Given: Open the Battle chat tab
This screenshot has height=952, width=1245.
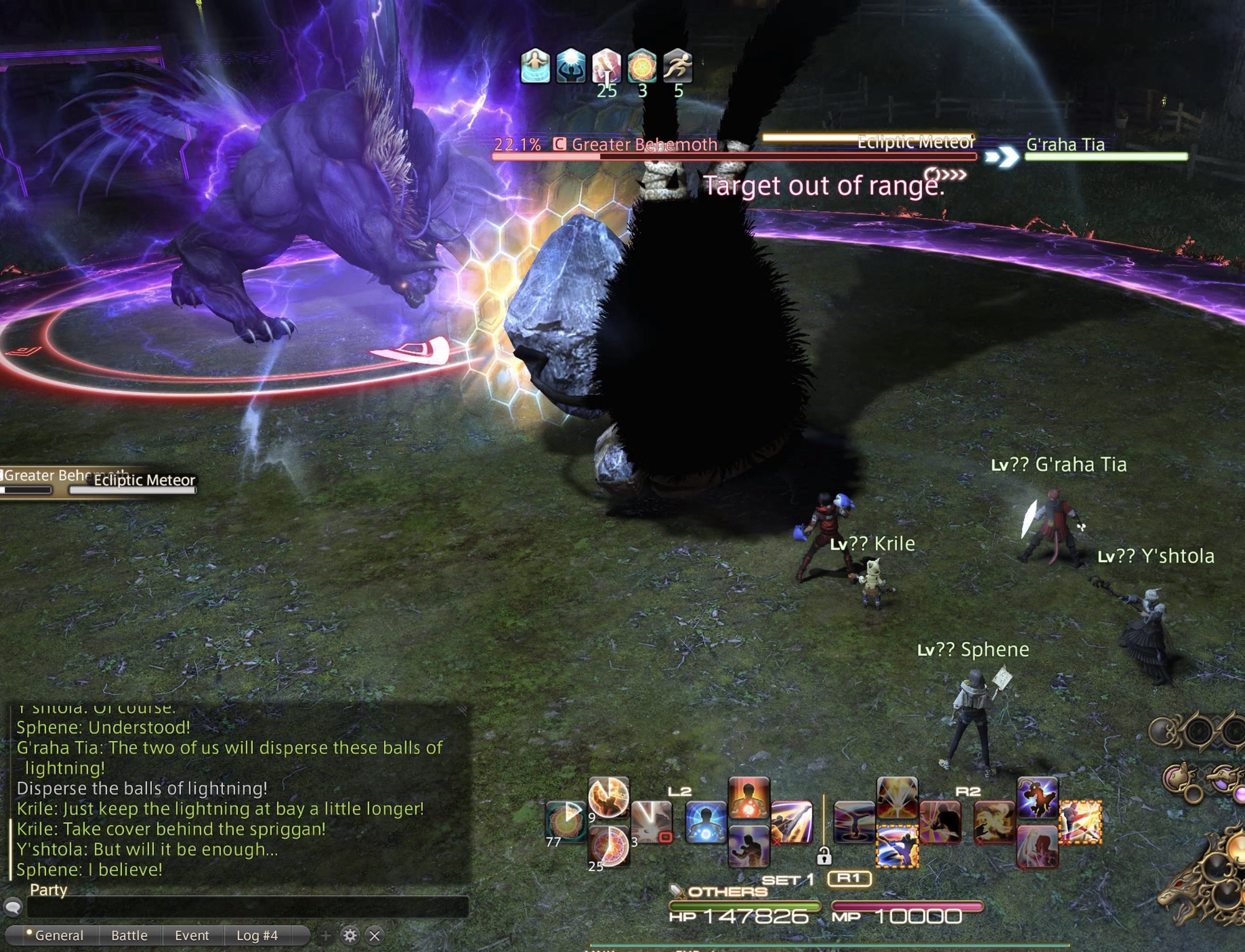Looking at the screenshot, I should click(129, 935).
